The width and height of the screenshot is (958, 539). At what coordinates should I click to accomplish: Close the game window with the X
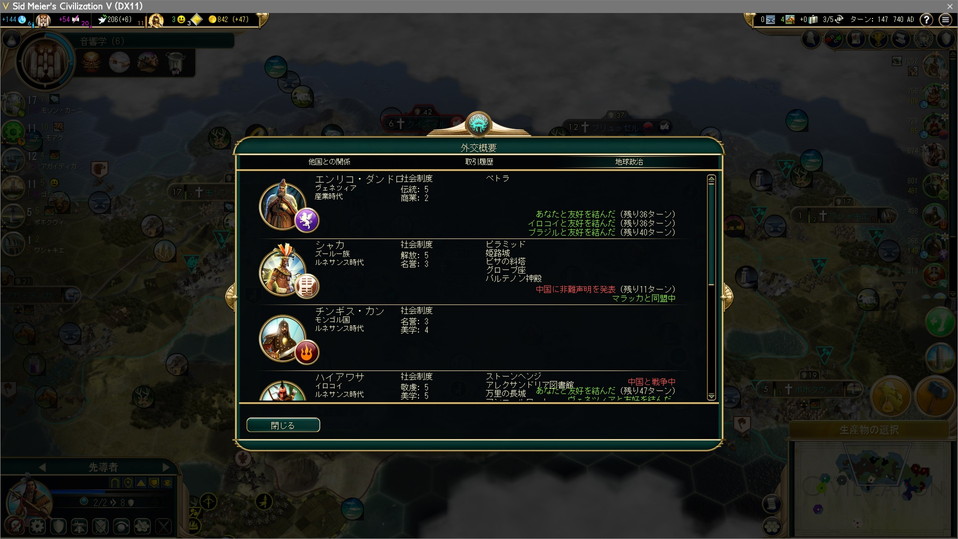click(x=948, y=6)
